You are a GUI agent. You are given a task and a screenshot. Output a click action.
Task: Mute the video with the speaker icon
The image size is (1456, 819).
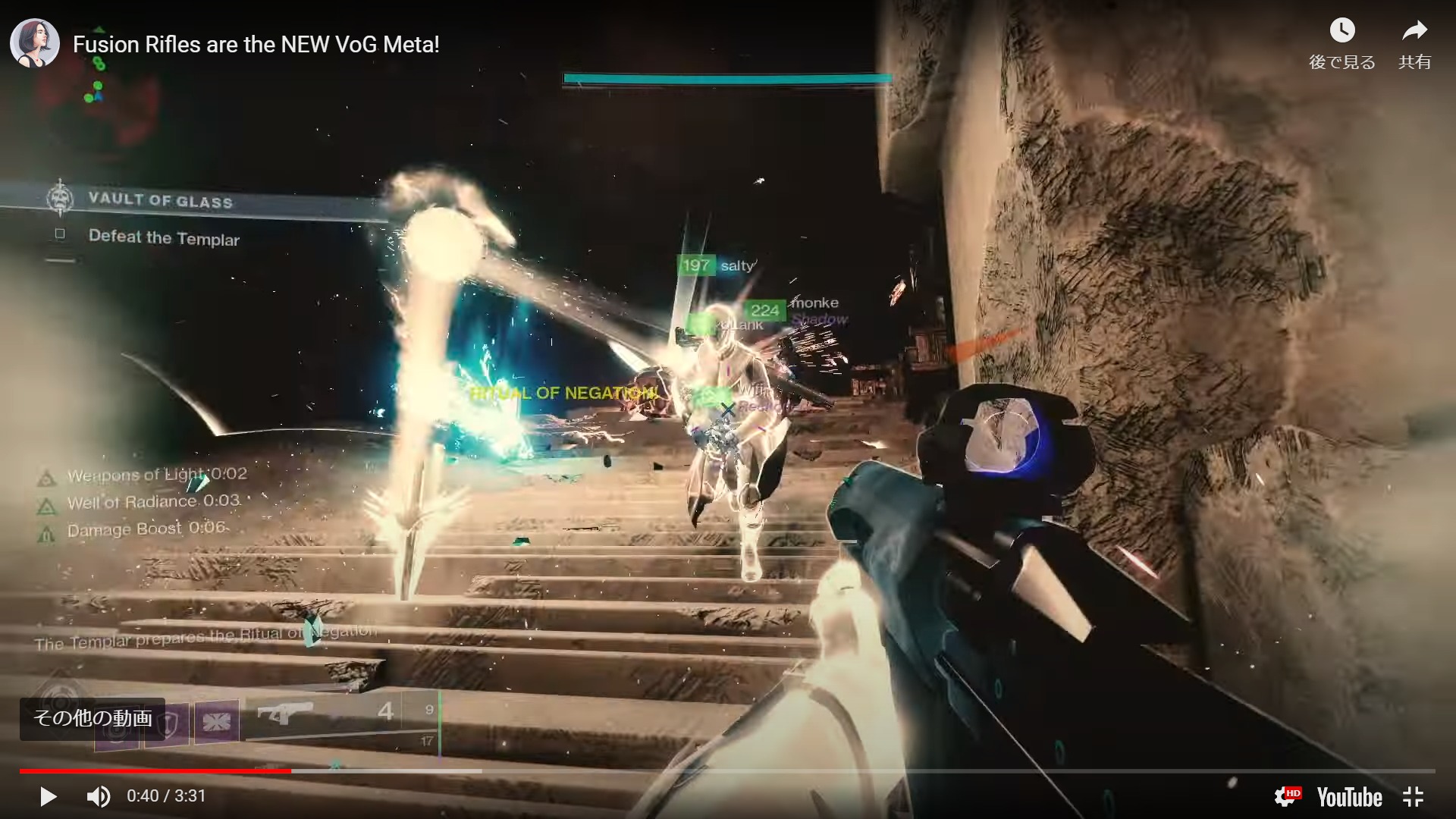[97, 796]
